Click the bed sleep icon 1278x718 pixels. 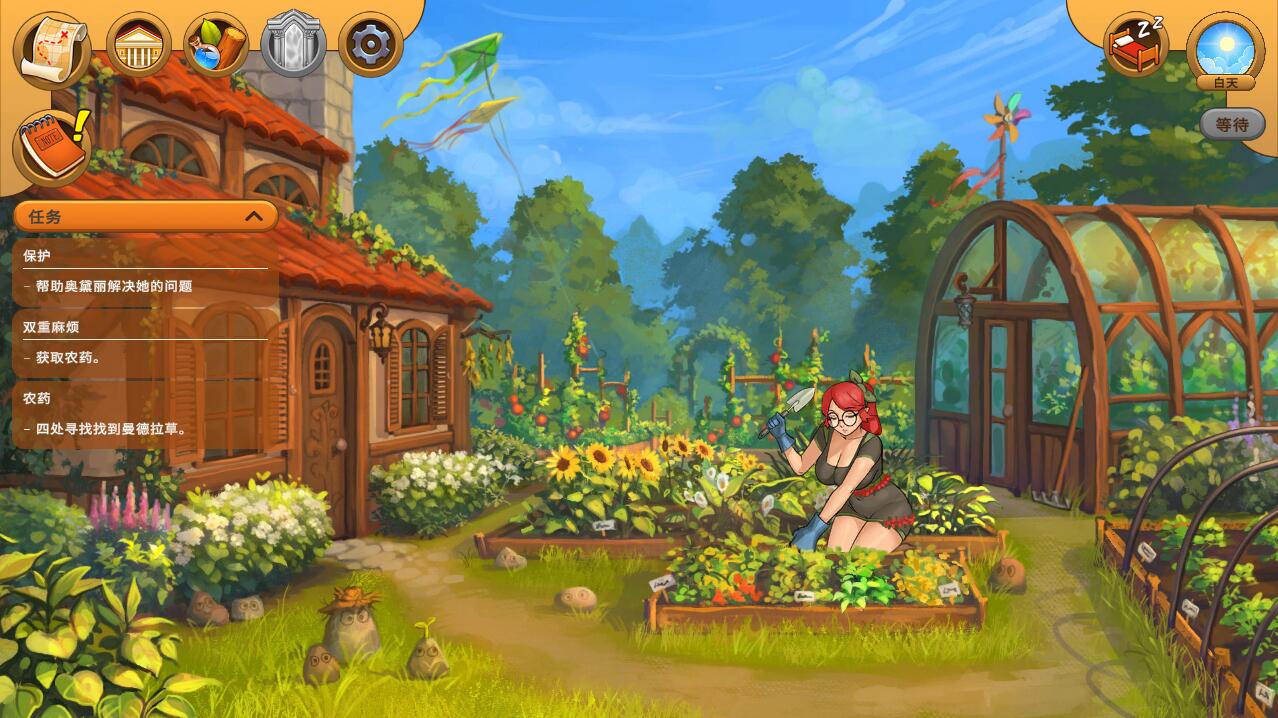[1136, 45]
